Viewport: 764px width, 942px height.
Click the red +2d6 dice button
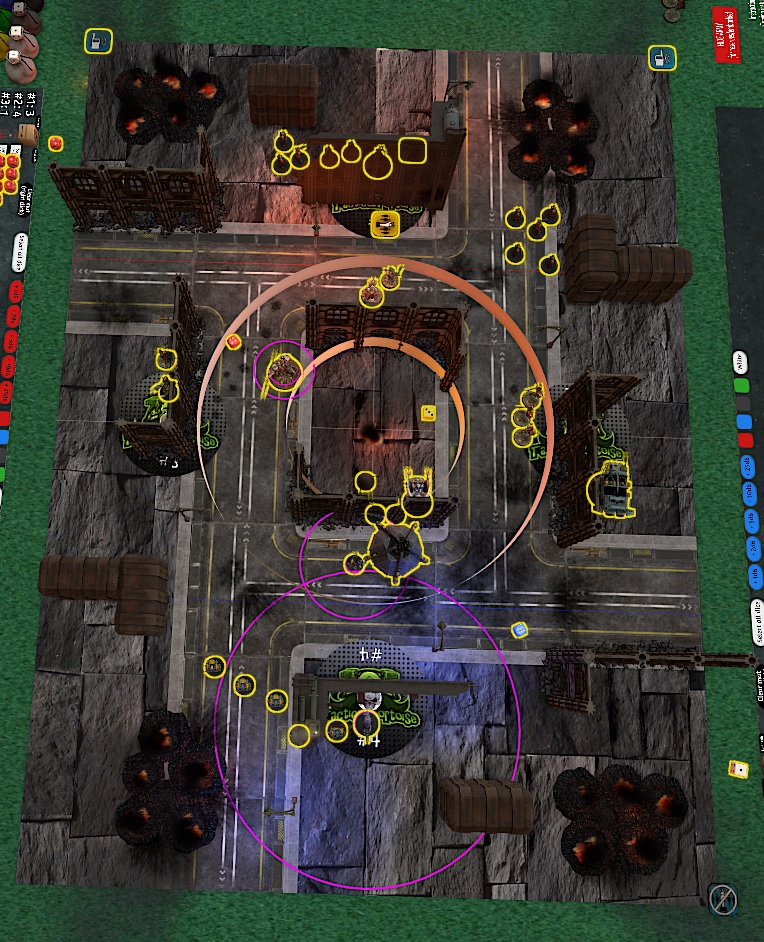tap(15, 317)
